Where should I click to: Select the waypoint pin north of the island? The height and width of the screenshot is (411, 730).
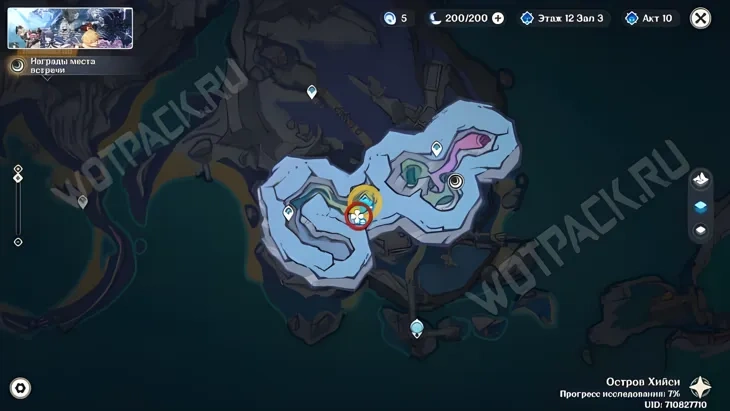[x=312, y=92]
